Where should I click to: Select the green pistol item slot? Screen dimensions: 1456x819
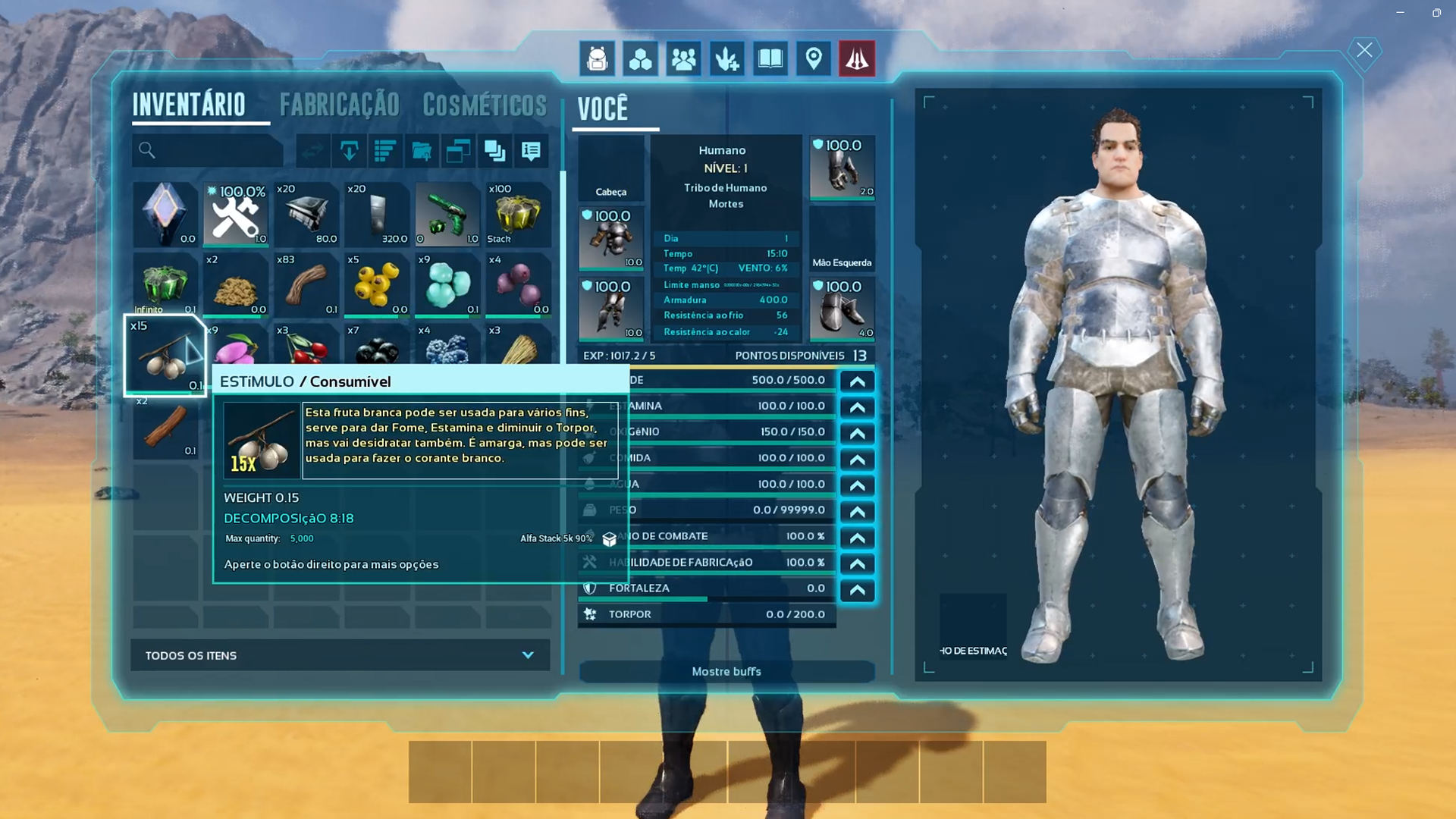coord(447,215)
